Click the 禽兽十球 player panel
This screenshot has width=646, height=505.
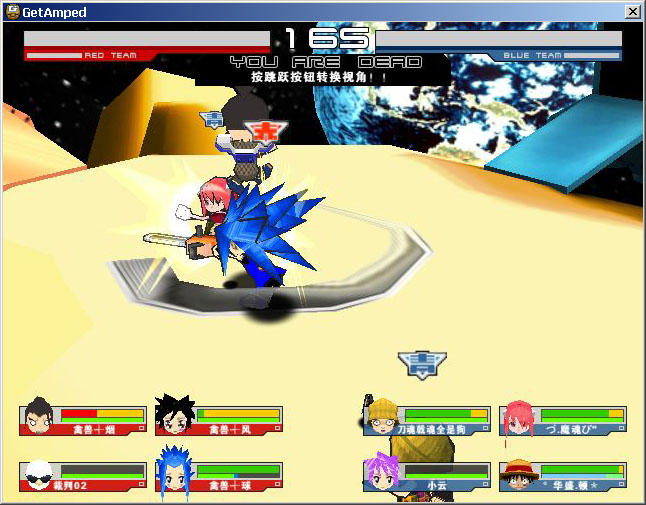pos(222,476)
